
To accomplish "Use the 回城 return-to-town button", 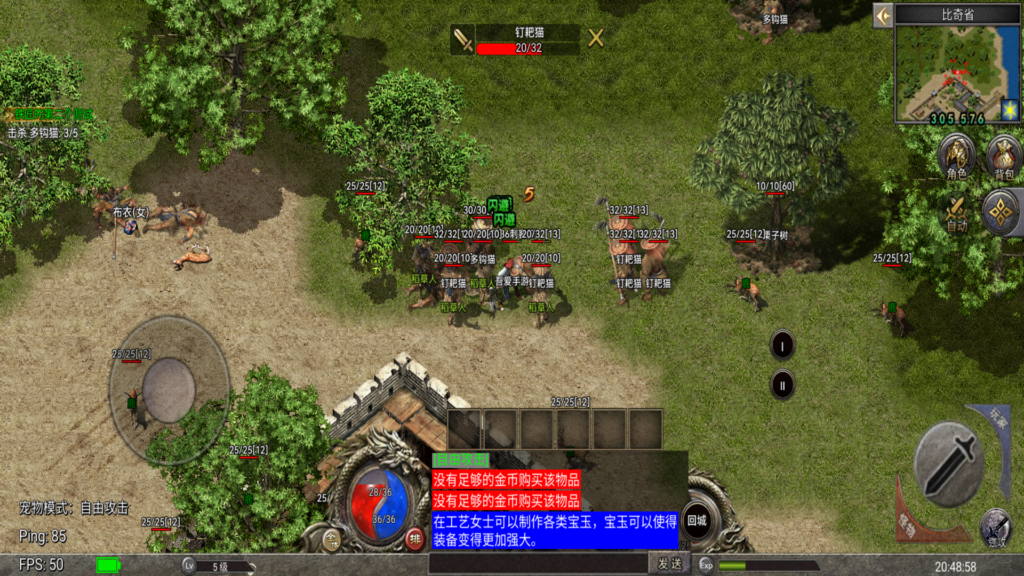I will click(696, 520).
